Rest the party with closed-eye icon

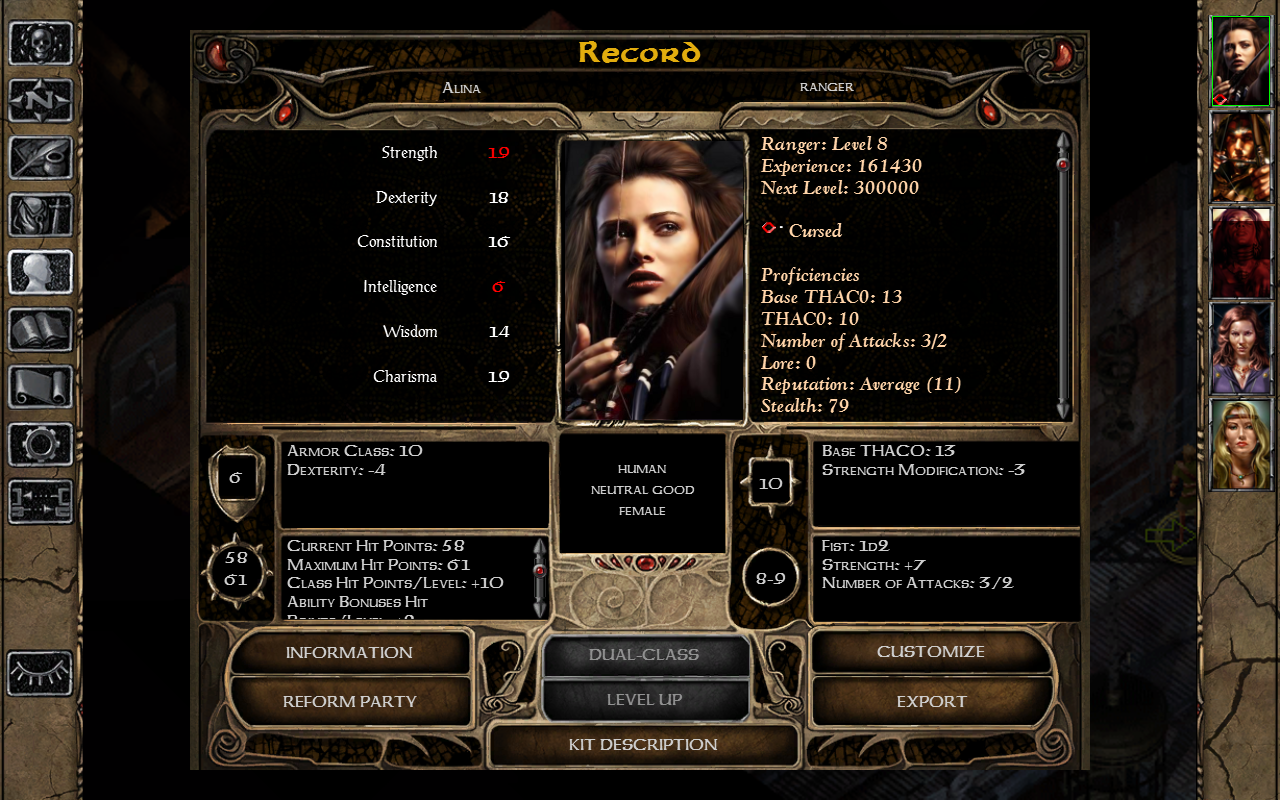coord(41,673)
